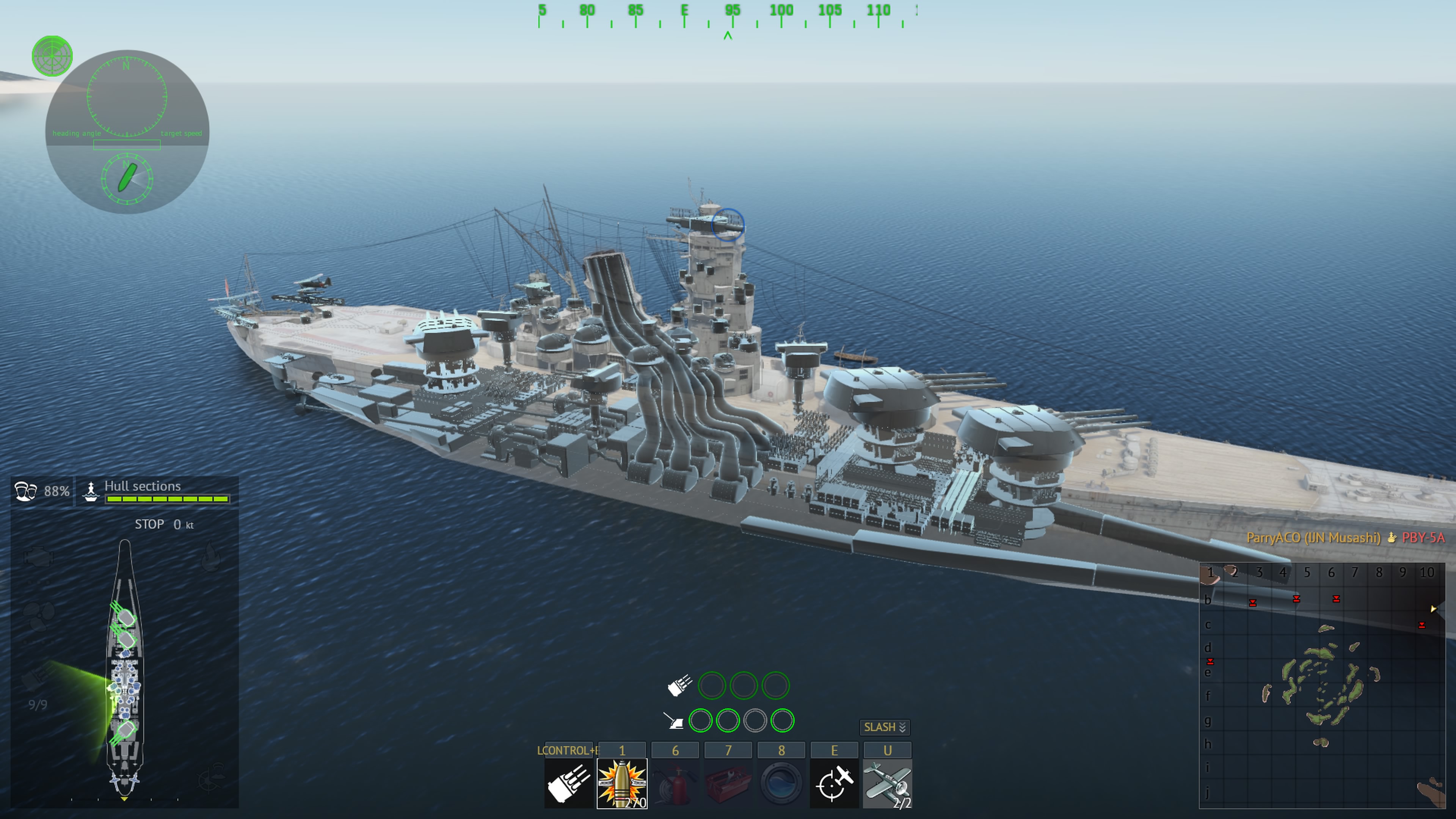Use the red repair toolbox action
The image size is (1456, 819).
coord(728,783)
